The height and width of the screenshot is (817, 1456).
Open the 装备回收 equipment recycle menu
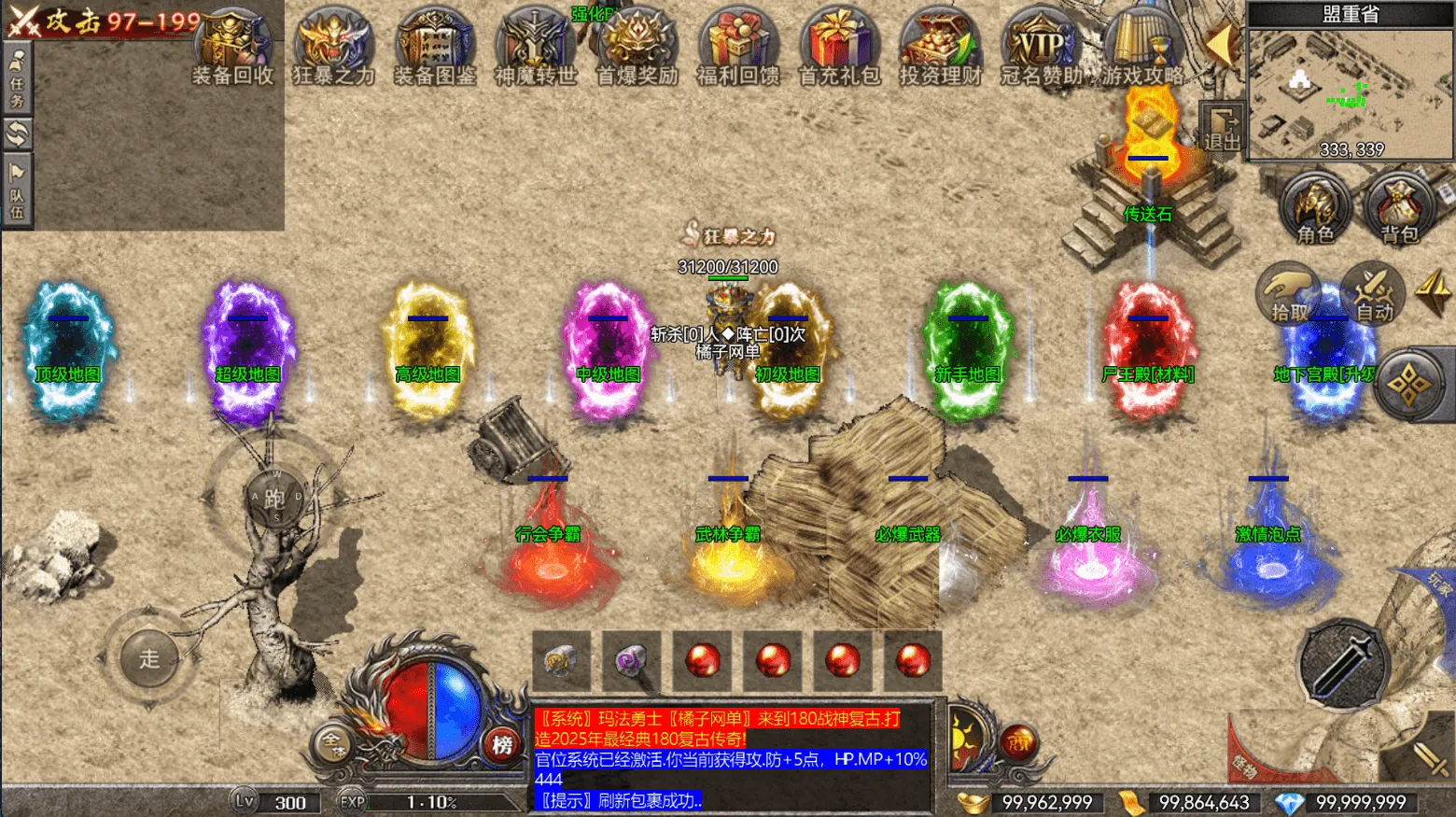tap(232, 49)
